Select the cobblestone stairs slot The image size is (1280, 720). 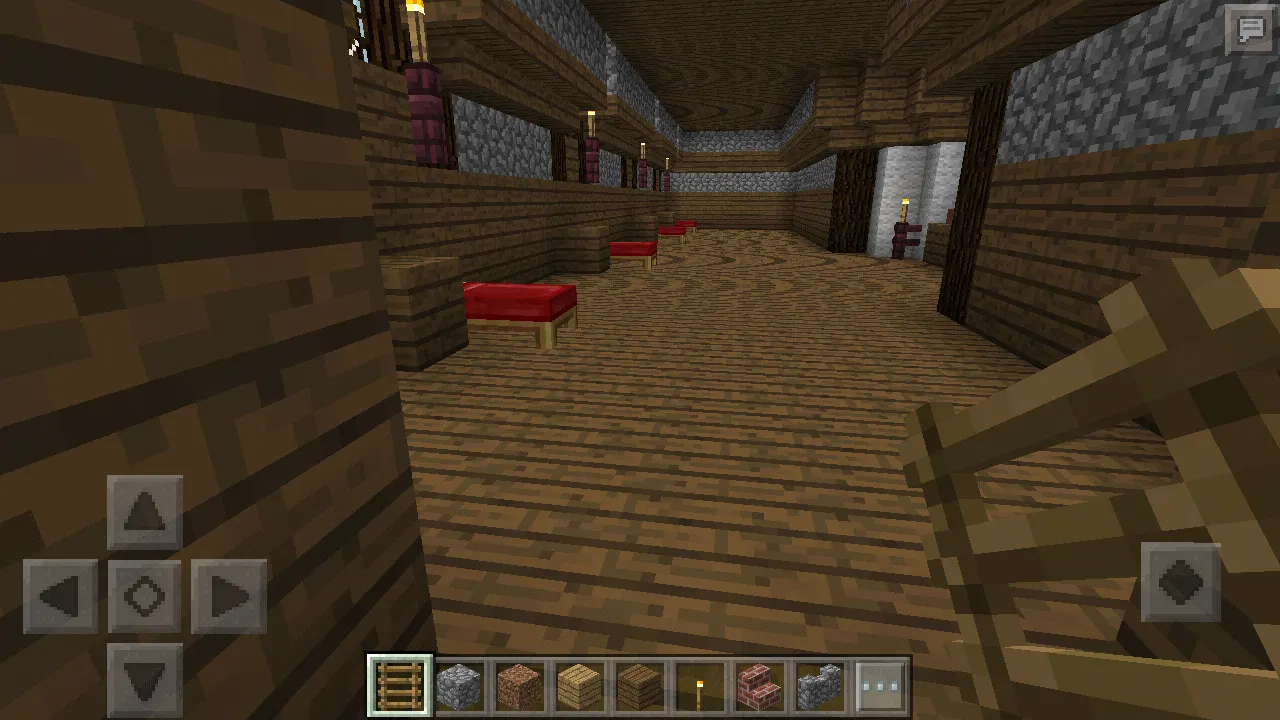pos(820,686)
